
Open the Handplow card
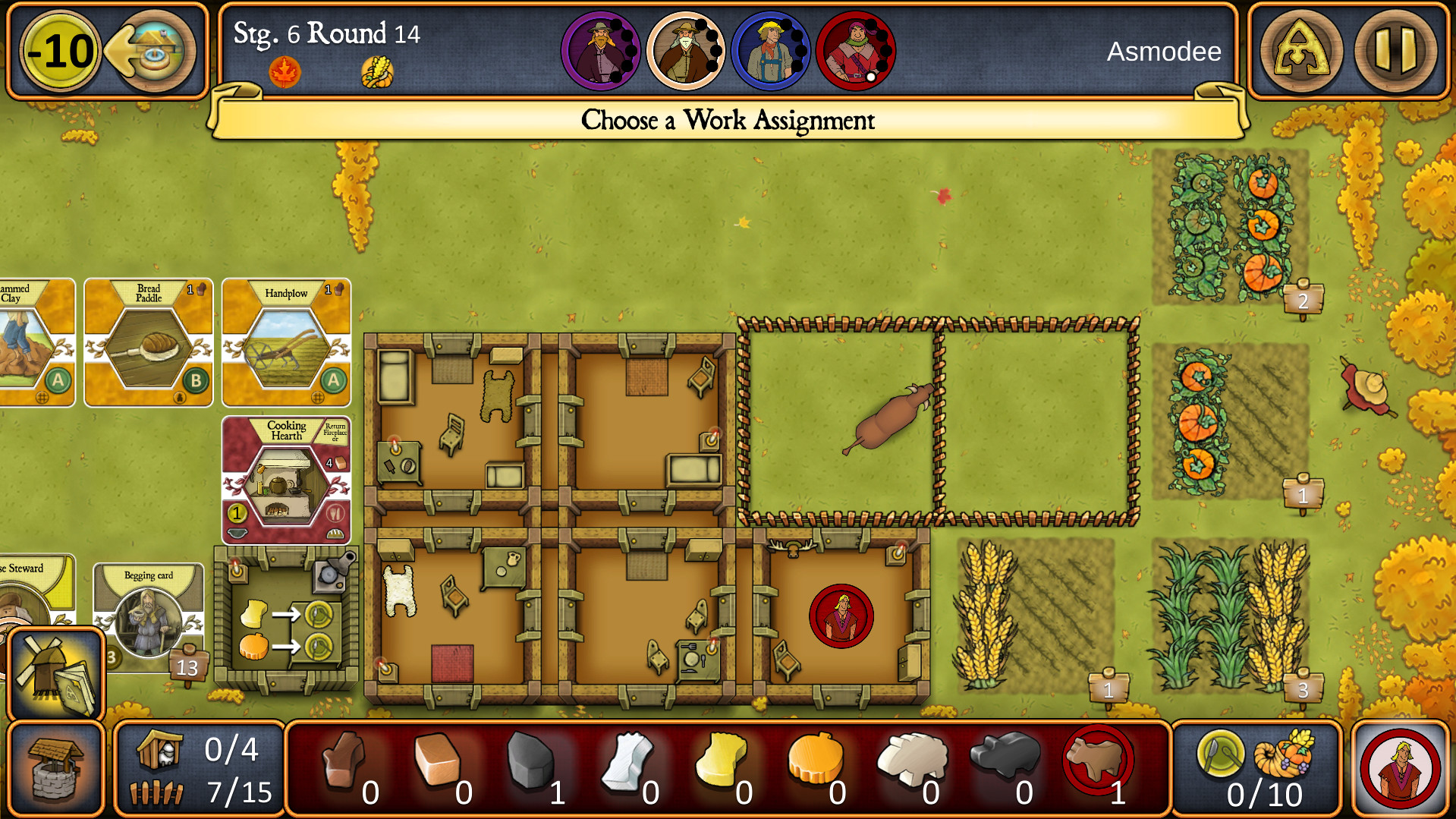coord(286,343)
